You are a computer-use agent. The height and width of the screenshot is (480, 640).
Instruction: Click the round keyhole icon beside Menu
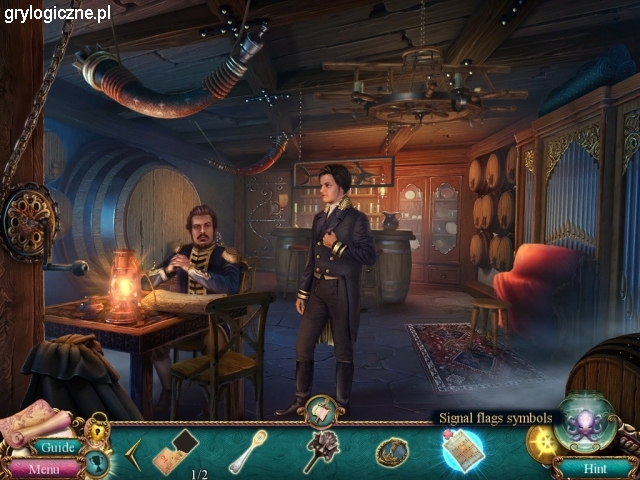[x=95, y=462]
